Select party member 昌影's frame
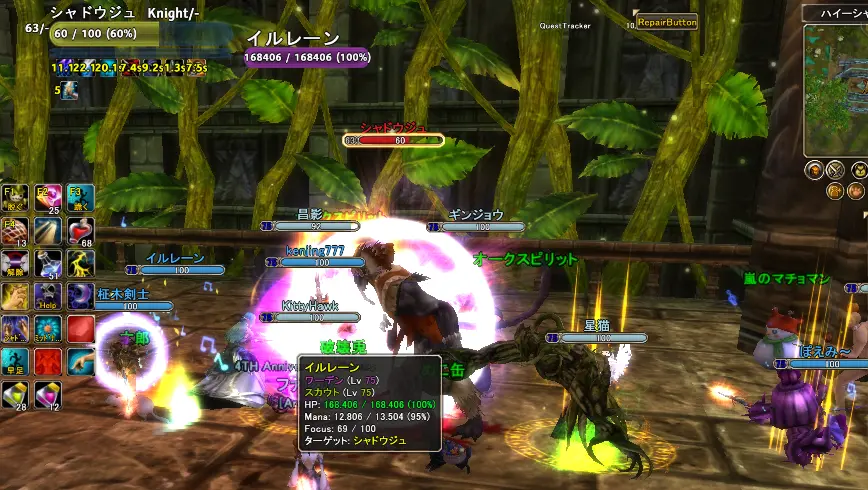Image resolution: width=868 pixels, height=490 pixels. [x=310, y=226]
